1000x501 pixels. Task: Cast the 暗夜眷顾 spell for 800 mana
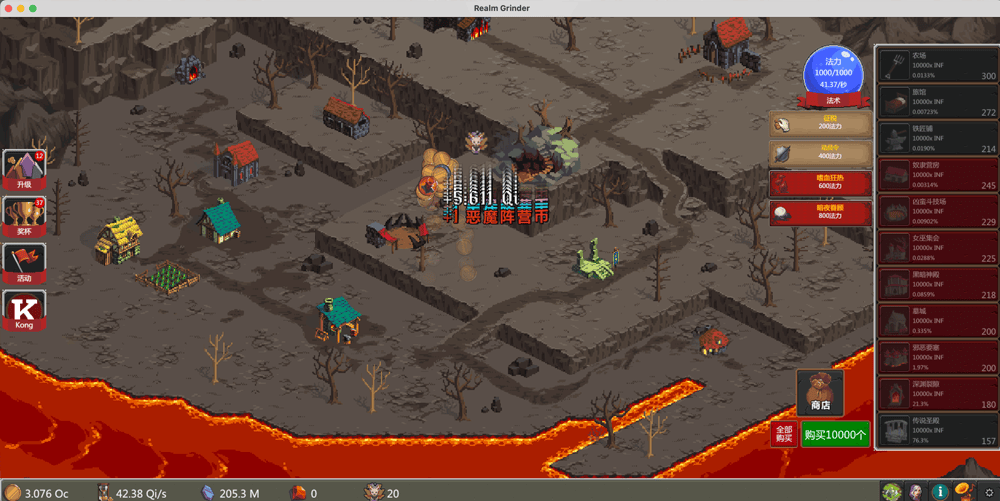pos(821,213)
